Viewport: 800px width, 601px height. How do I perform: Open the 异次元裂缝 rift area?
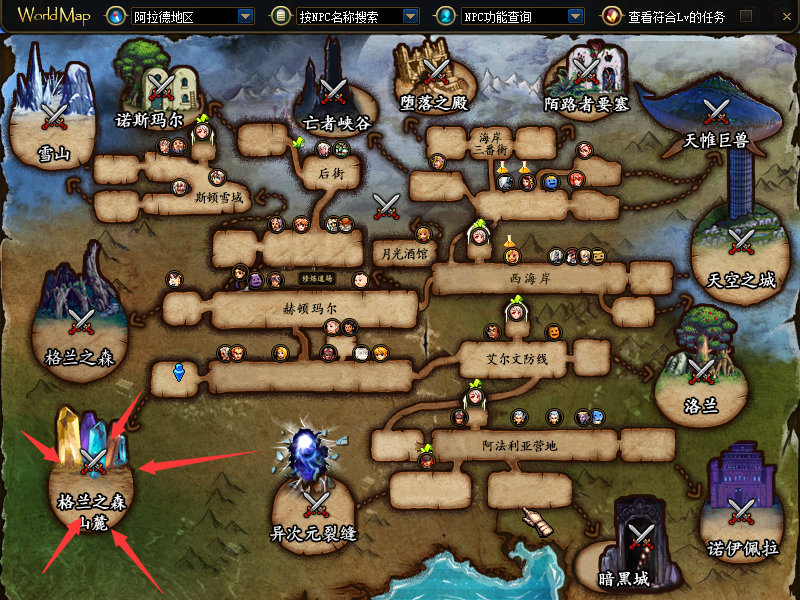pyautogui.click(x=317, y=500)
